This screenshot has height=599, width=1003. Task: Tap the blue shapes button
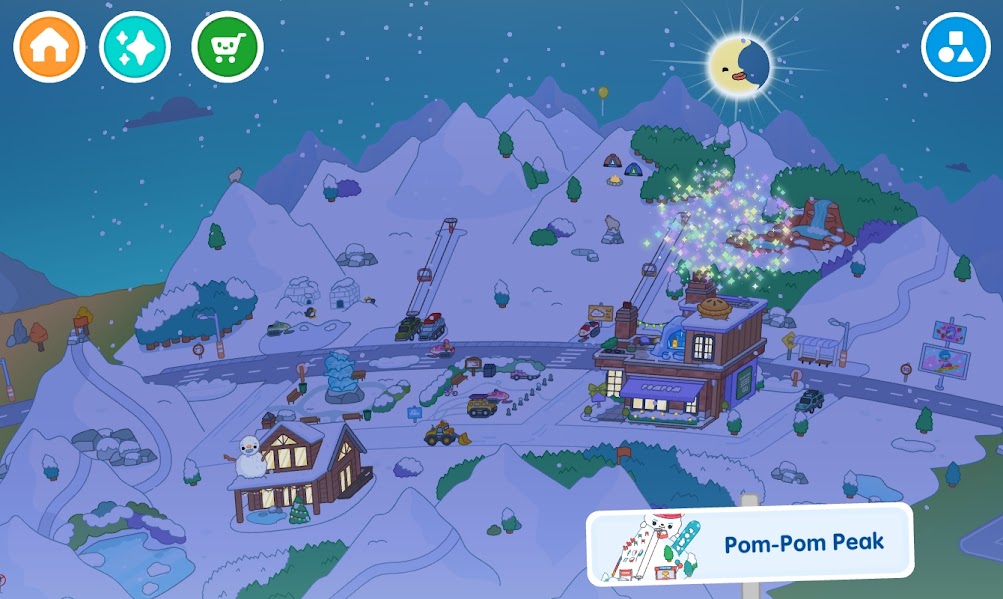955,47
